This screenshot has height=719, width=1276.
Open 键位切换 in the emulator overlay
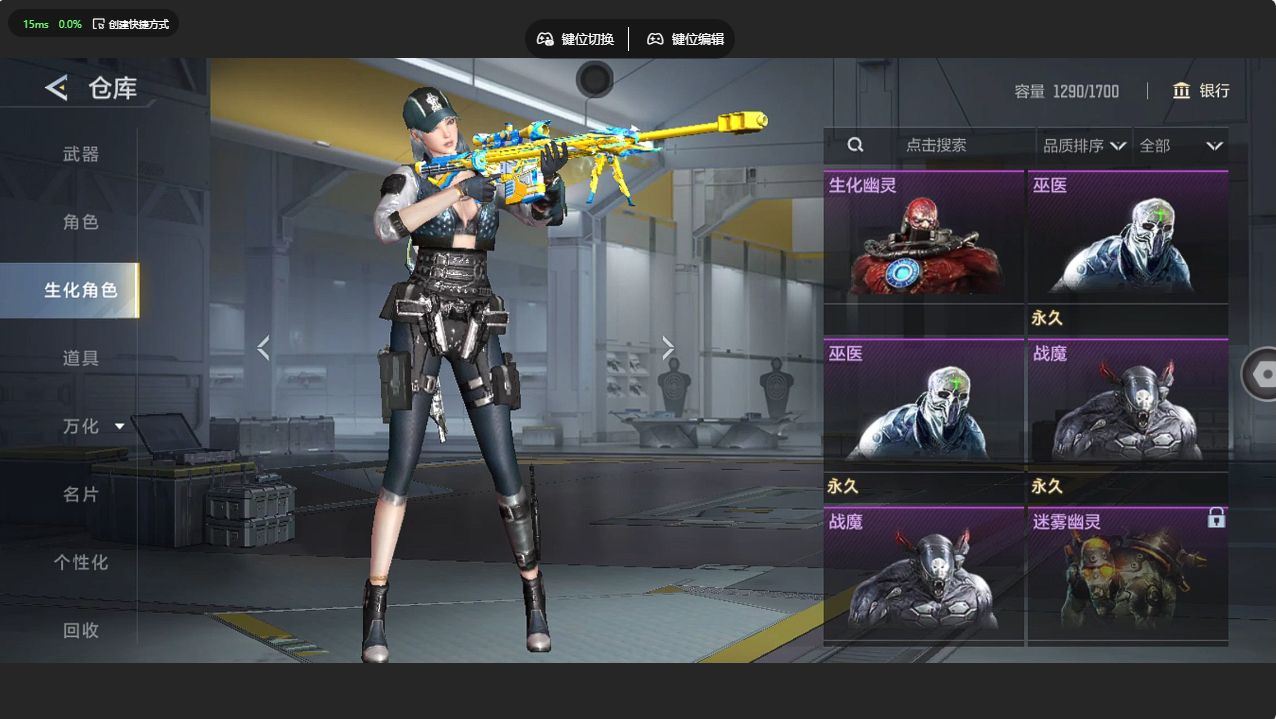pos(576,39)
